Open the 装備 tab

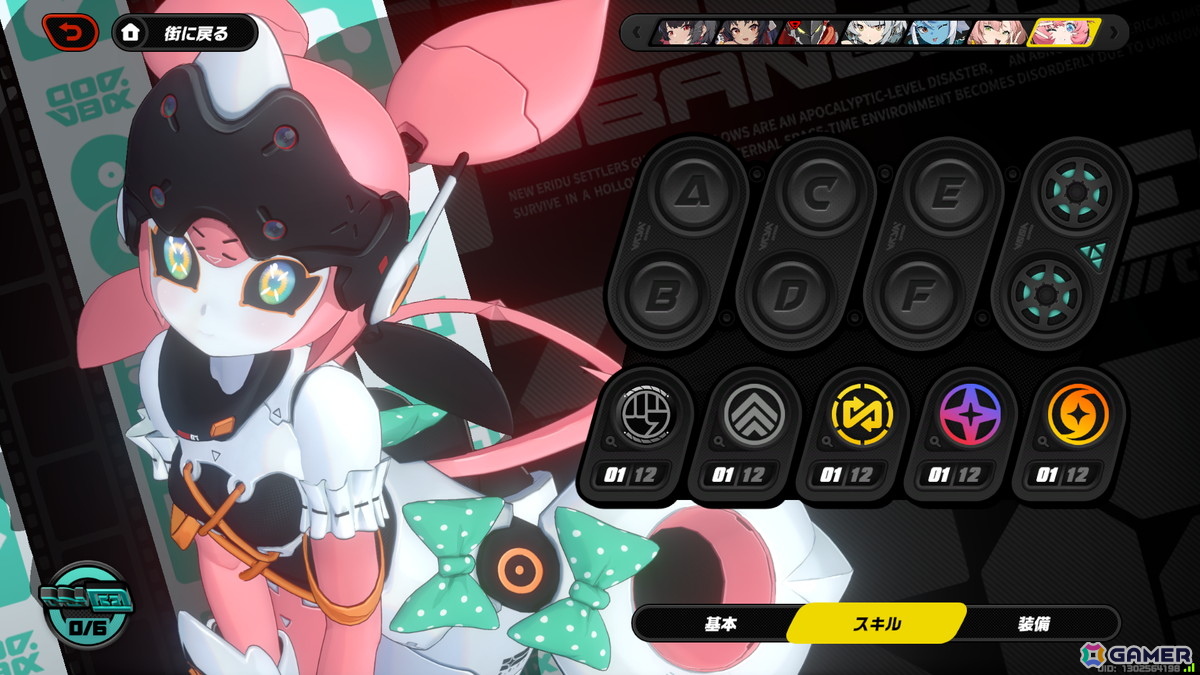click(x=1035, y=624)
